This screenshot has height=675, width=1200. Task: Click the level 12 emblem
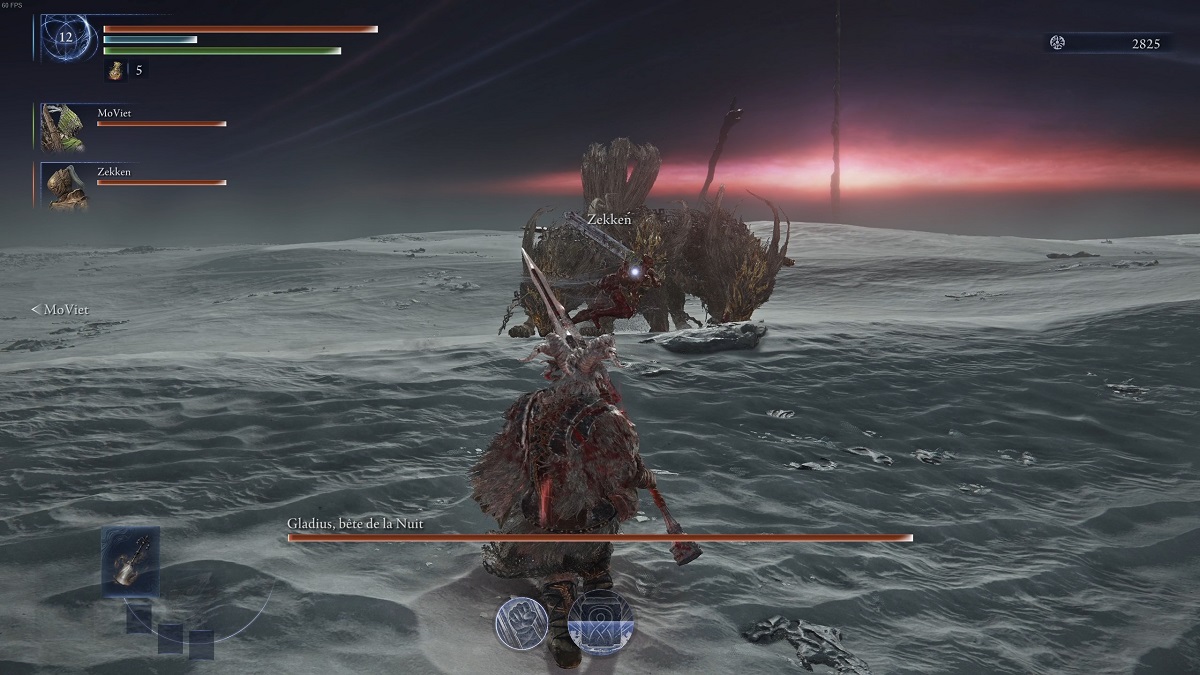click(67, 38)
